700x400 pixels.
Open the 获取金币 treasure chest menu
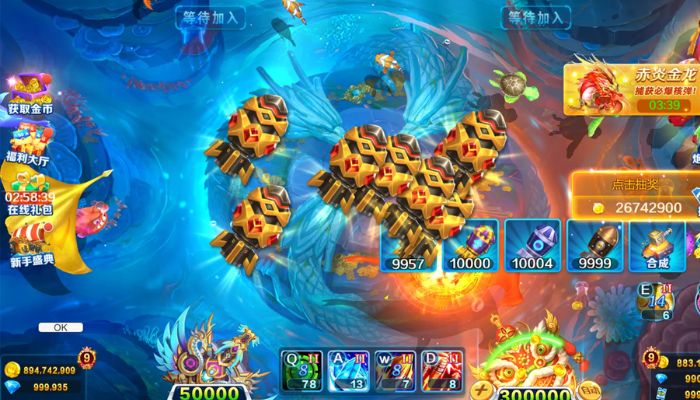(x=30, y=93)
